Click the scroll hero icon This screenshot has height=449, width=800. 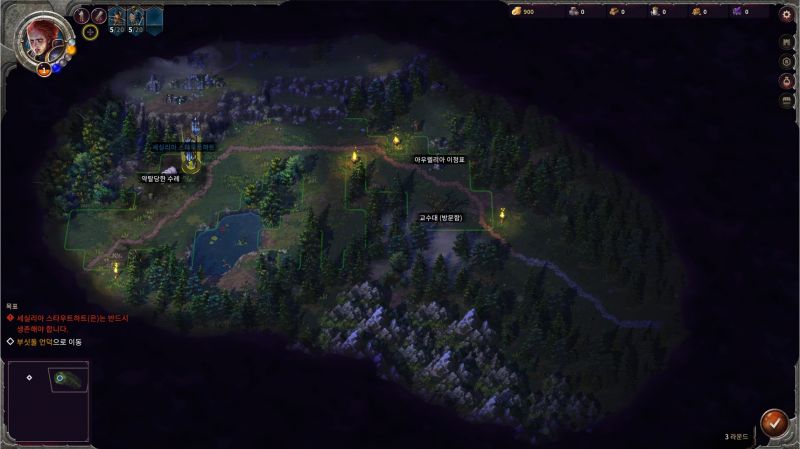[x=99, y=15]
